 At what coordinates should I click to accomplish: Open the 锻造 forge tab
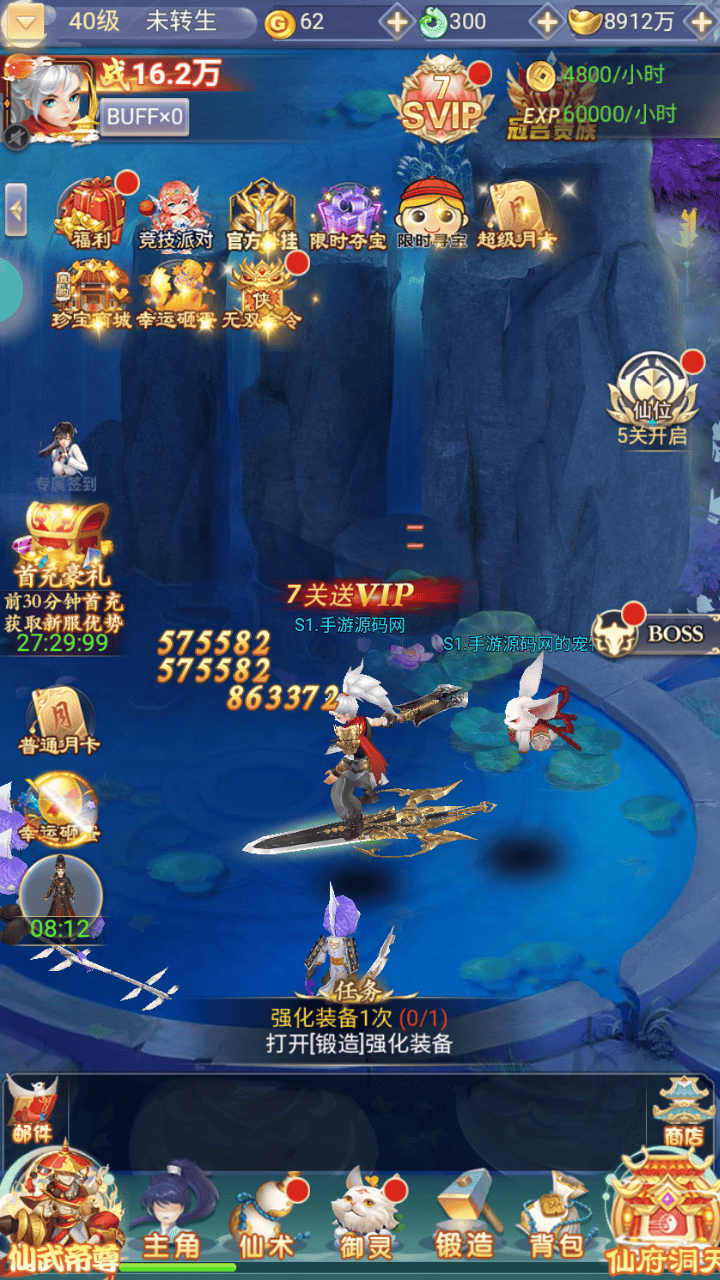point(463,1215)
